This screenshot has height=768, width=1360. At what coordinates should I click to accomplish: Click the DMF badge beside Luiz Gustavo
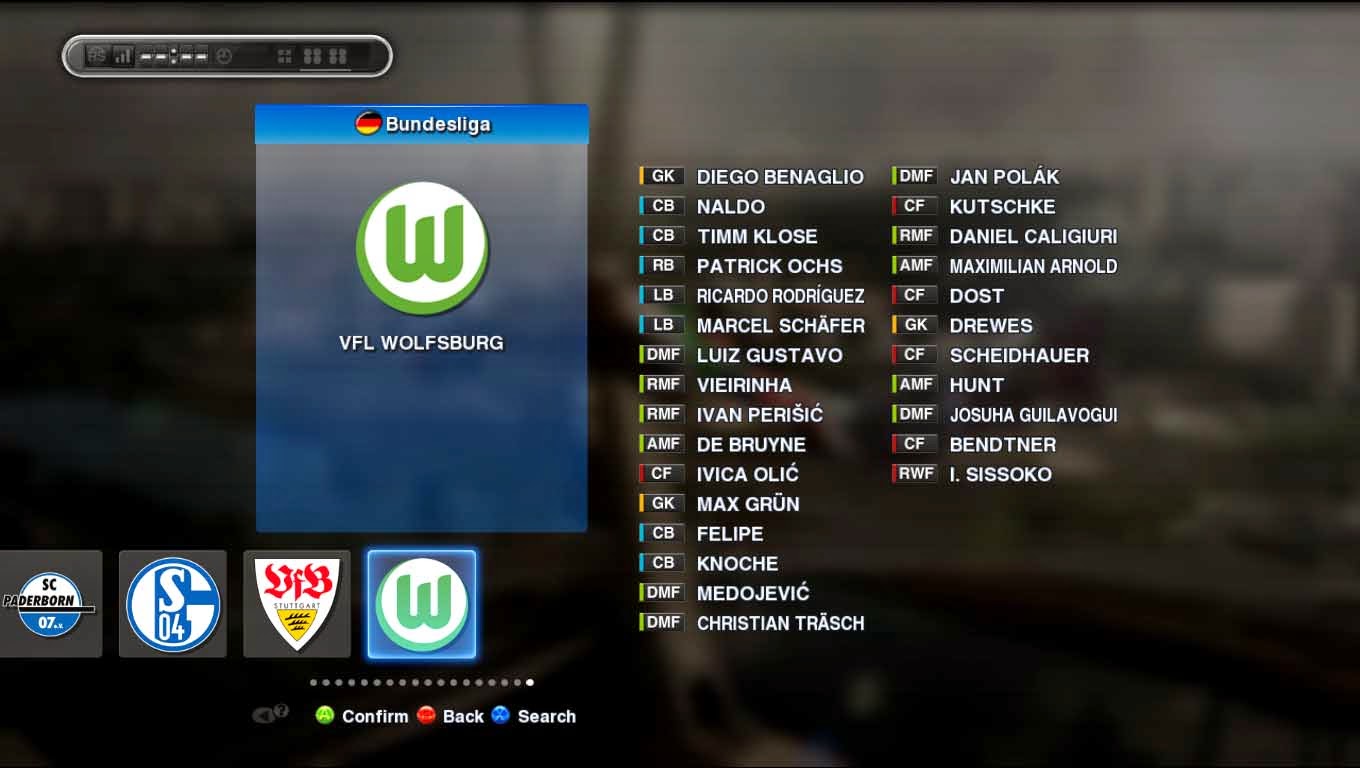(661, 354)
